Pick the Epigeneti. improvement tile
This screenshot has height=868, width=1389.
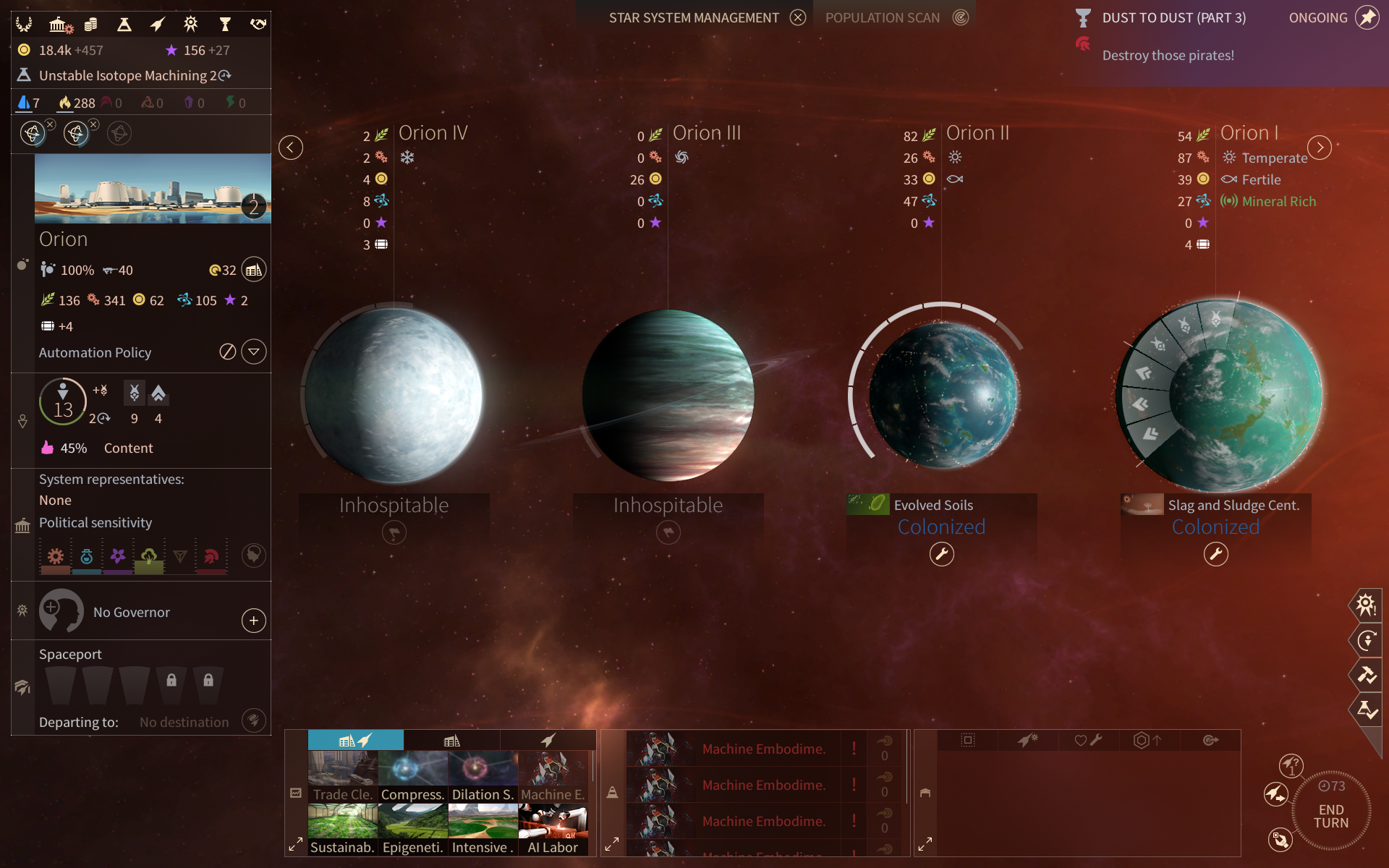click(x=412, y=829)
